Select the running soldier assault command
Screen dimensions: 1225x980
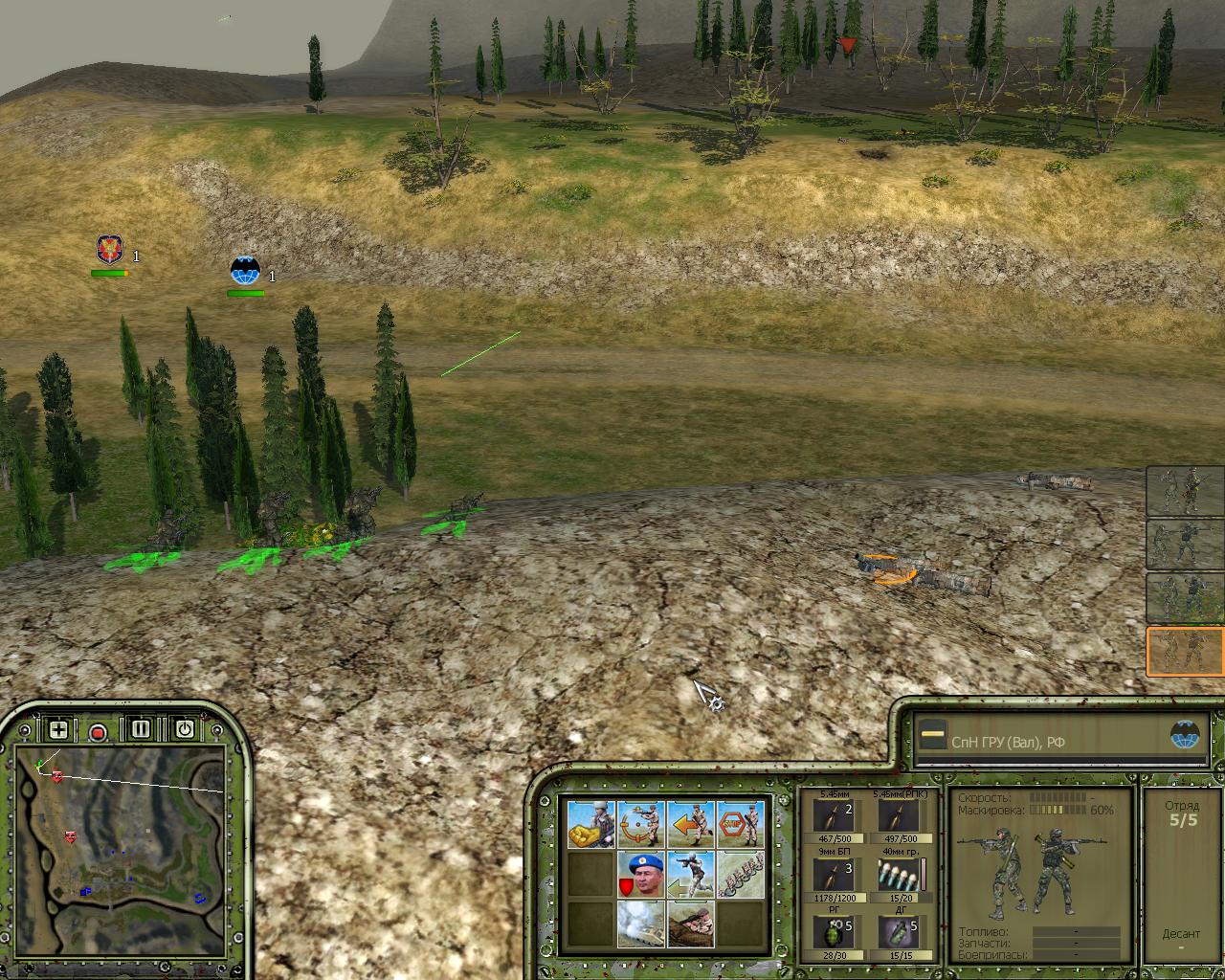(691, 874)
